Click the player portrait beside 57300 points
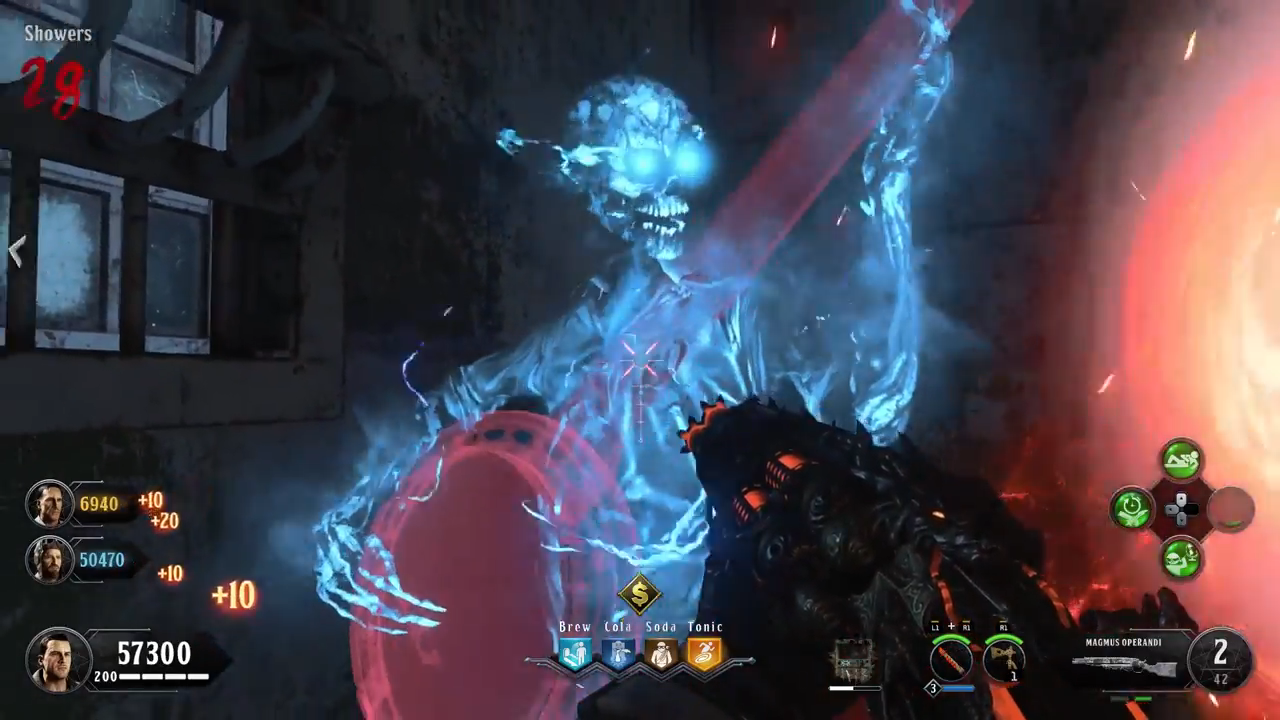Viewport: 1280px width, 720px height. [x=58, y=660]
